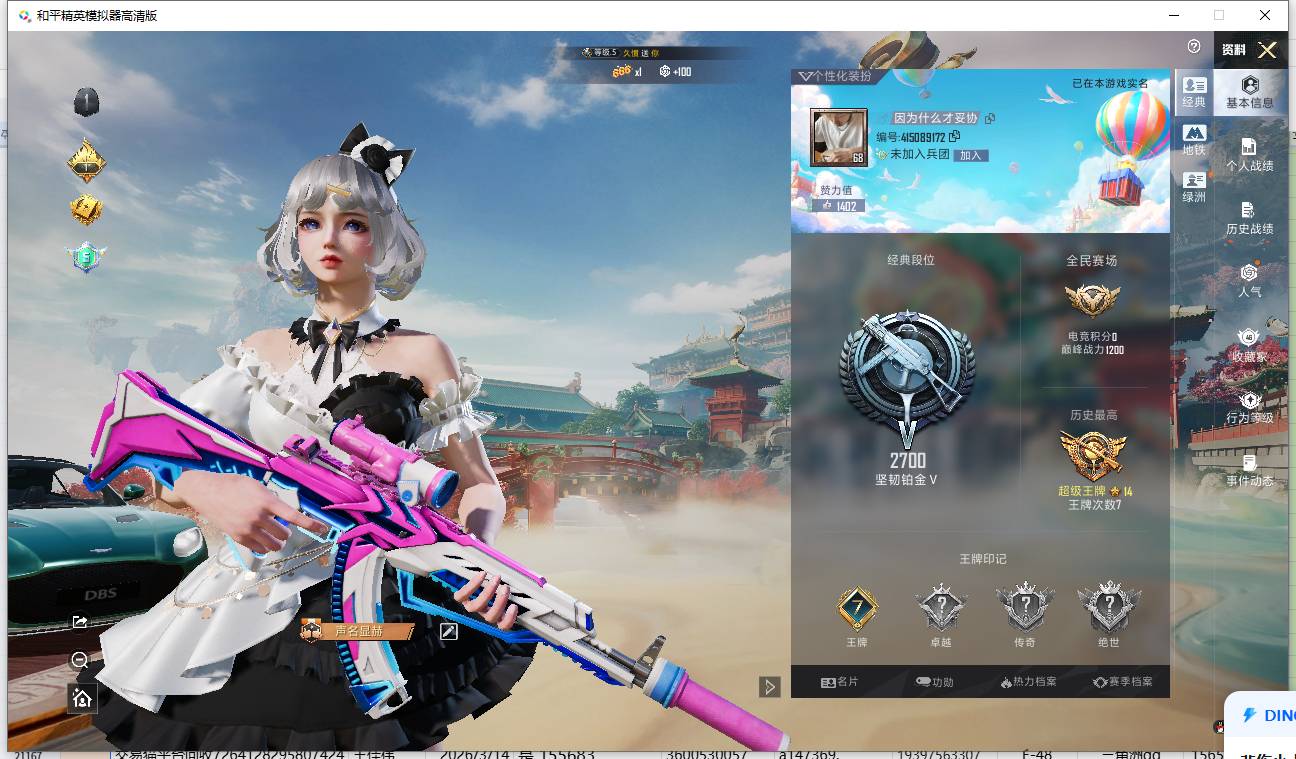This screenshot has width=1296, height=759.
Task: Show the 人气 popularity page
Action: pos(1249,281)
